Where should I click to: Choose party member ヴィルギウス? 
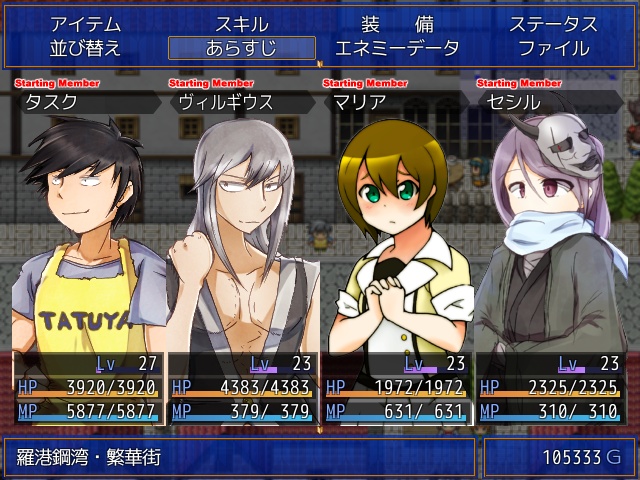[243, 250]
